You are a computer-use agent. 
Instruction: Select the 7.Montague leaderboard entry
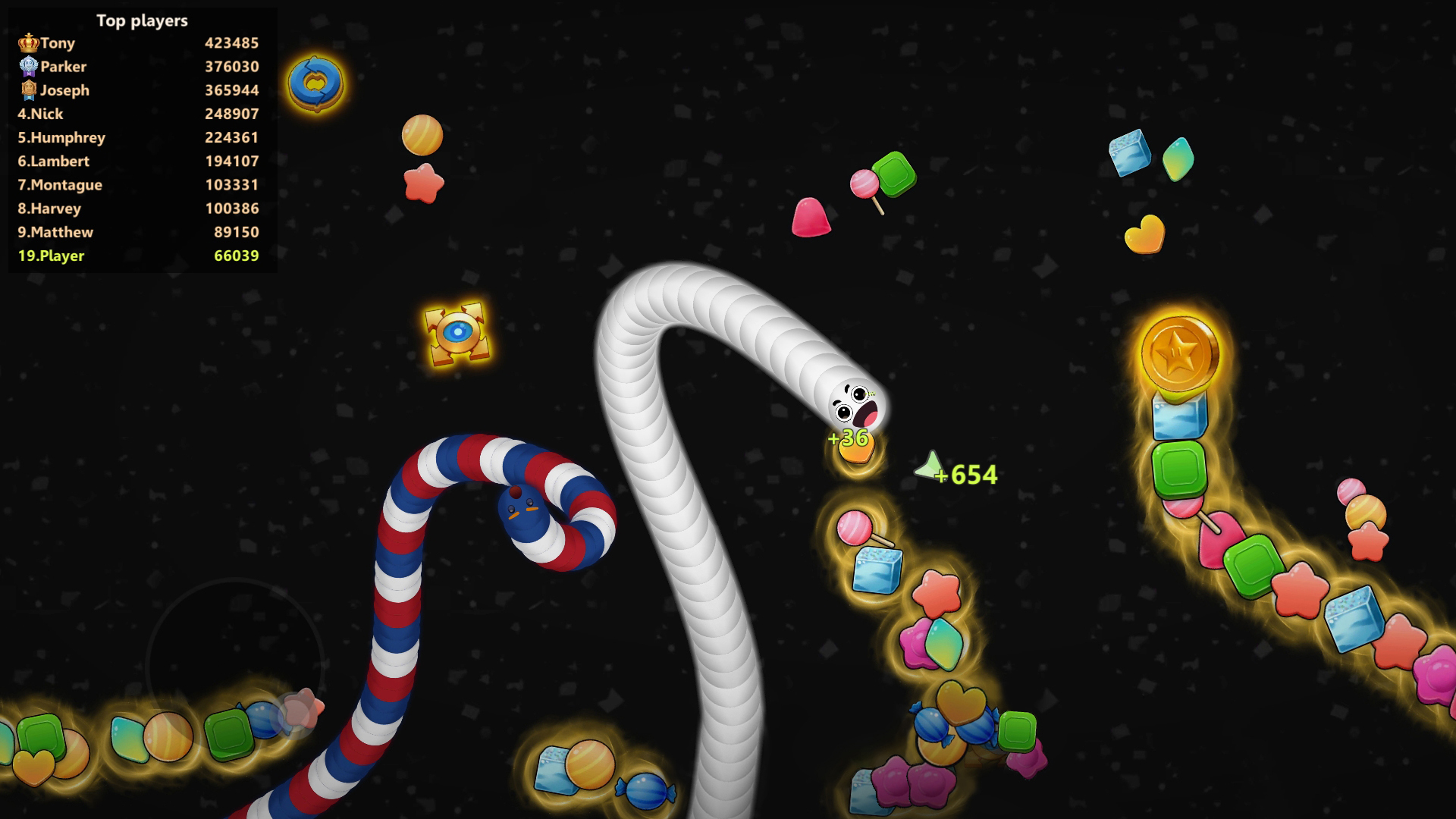tap(140, 184)
